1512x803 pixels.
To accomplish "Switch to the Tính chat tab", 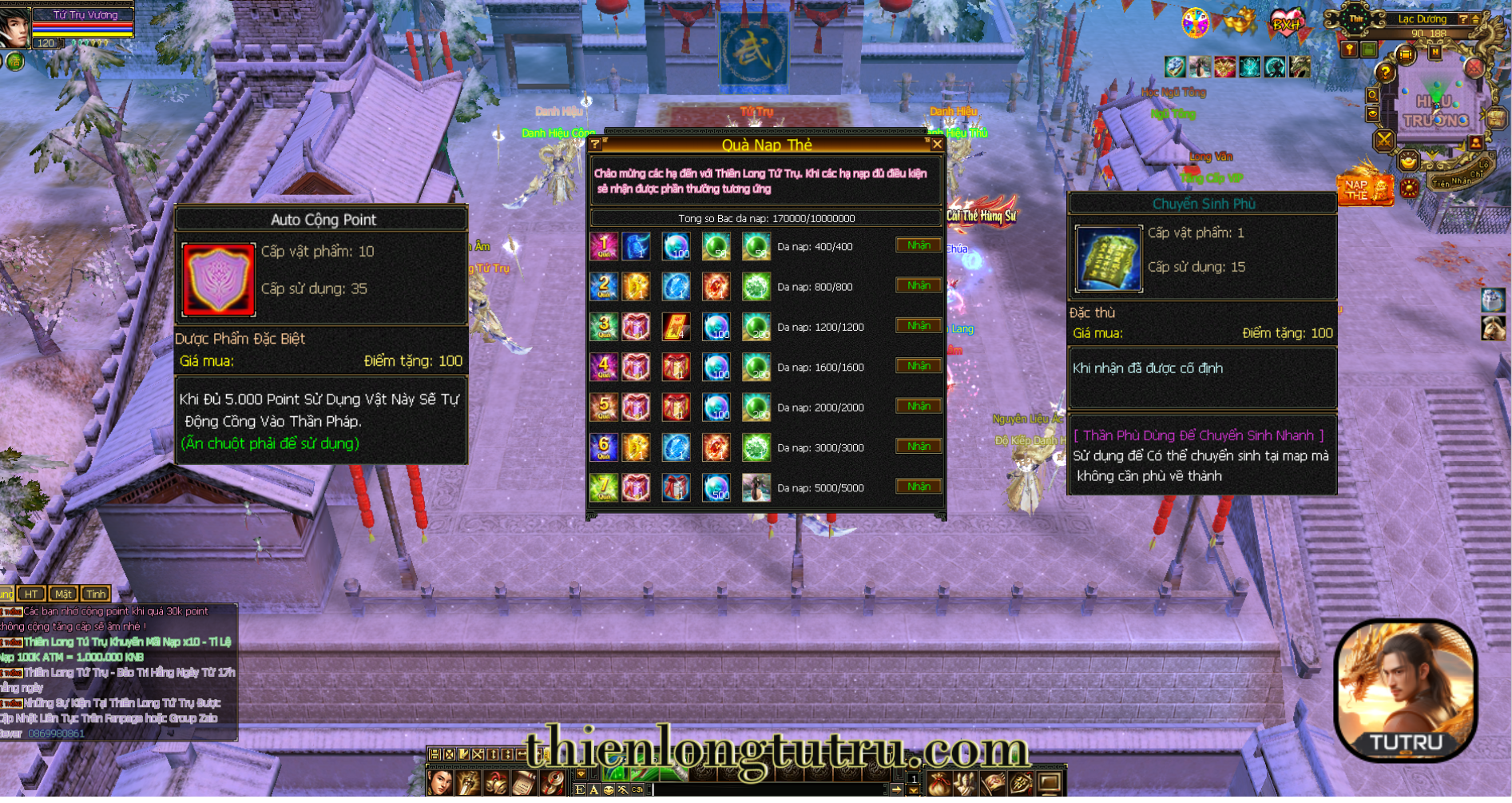I will coord(96,594).
